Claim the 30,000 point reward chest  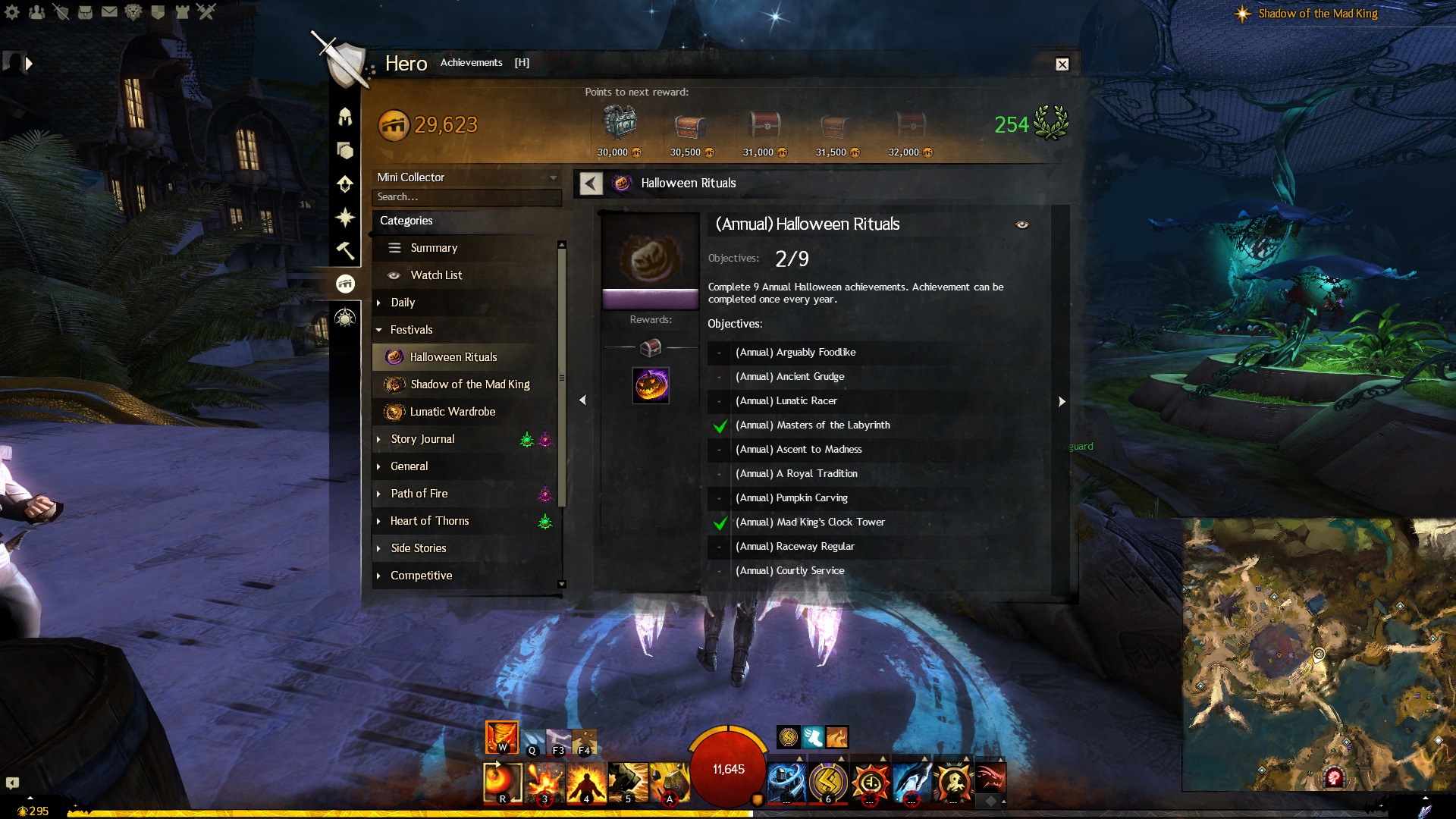620,124
